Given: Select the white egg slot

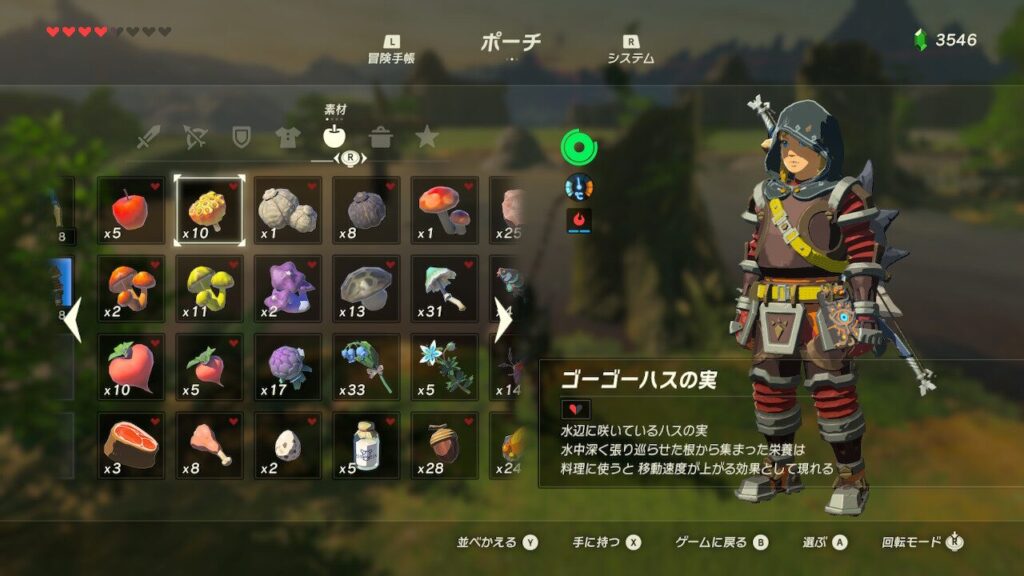Looking at the screenshot, I should [x=288, y=446].
